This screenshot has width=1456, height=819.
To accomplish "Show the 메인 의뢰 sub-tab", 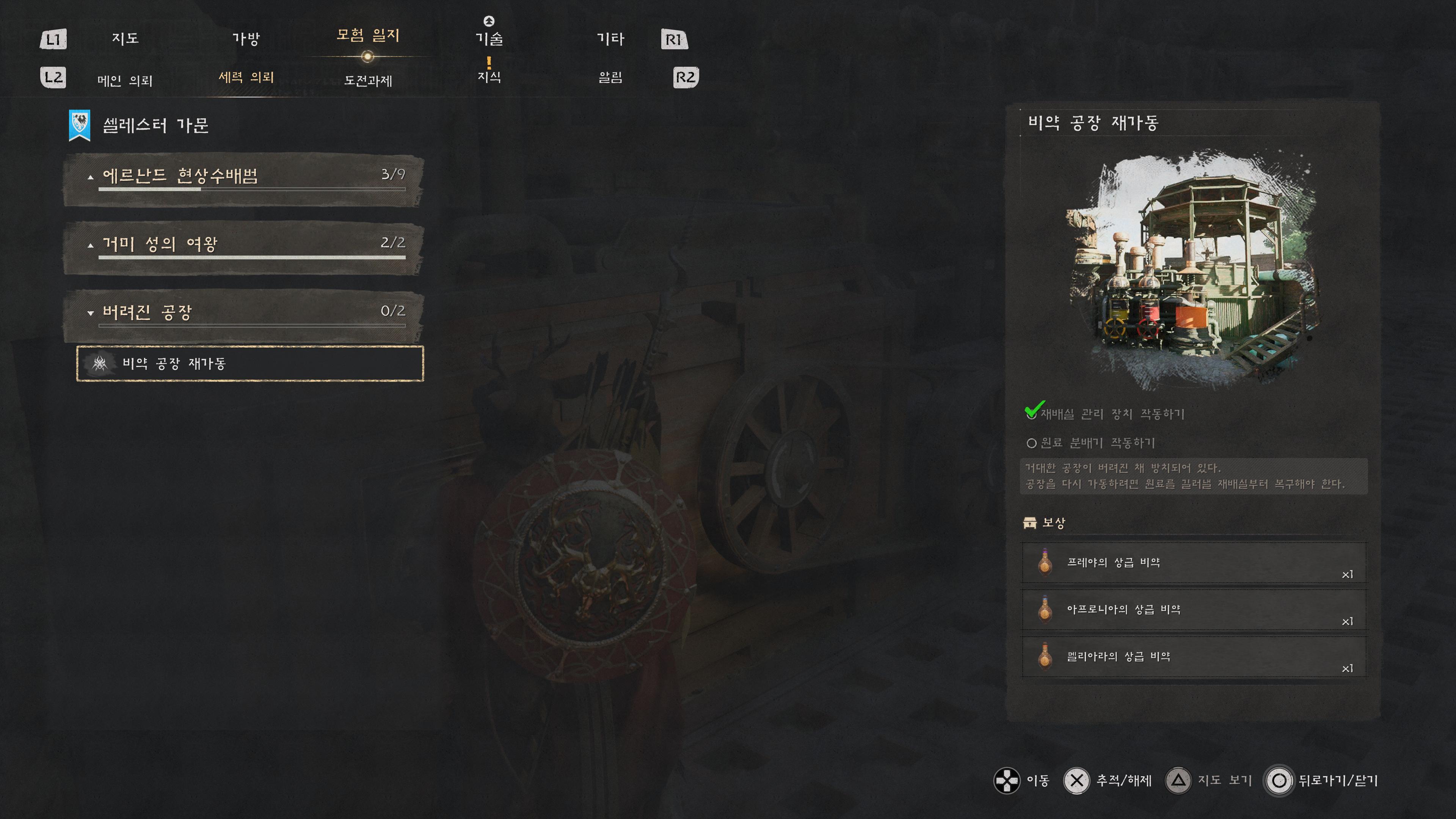I will (x=125, y=80).
